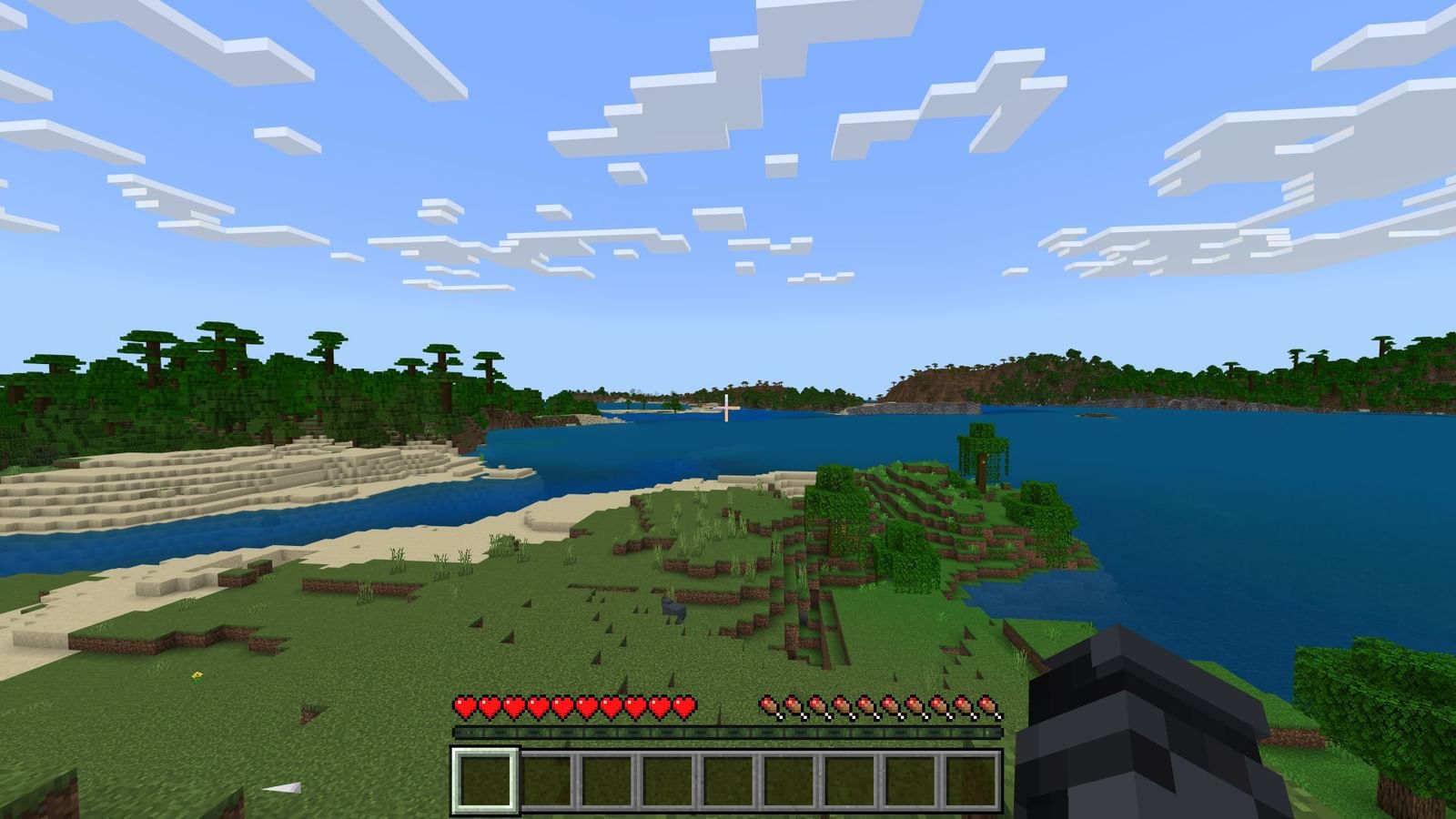Click the first heart in the health bar
Image resolution: width=1456 pixels, height=819 pixels.
[464, 707]
